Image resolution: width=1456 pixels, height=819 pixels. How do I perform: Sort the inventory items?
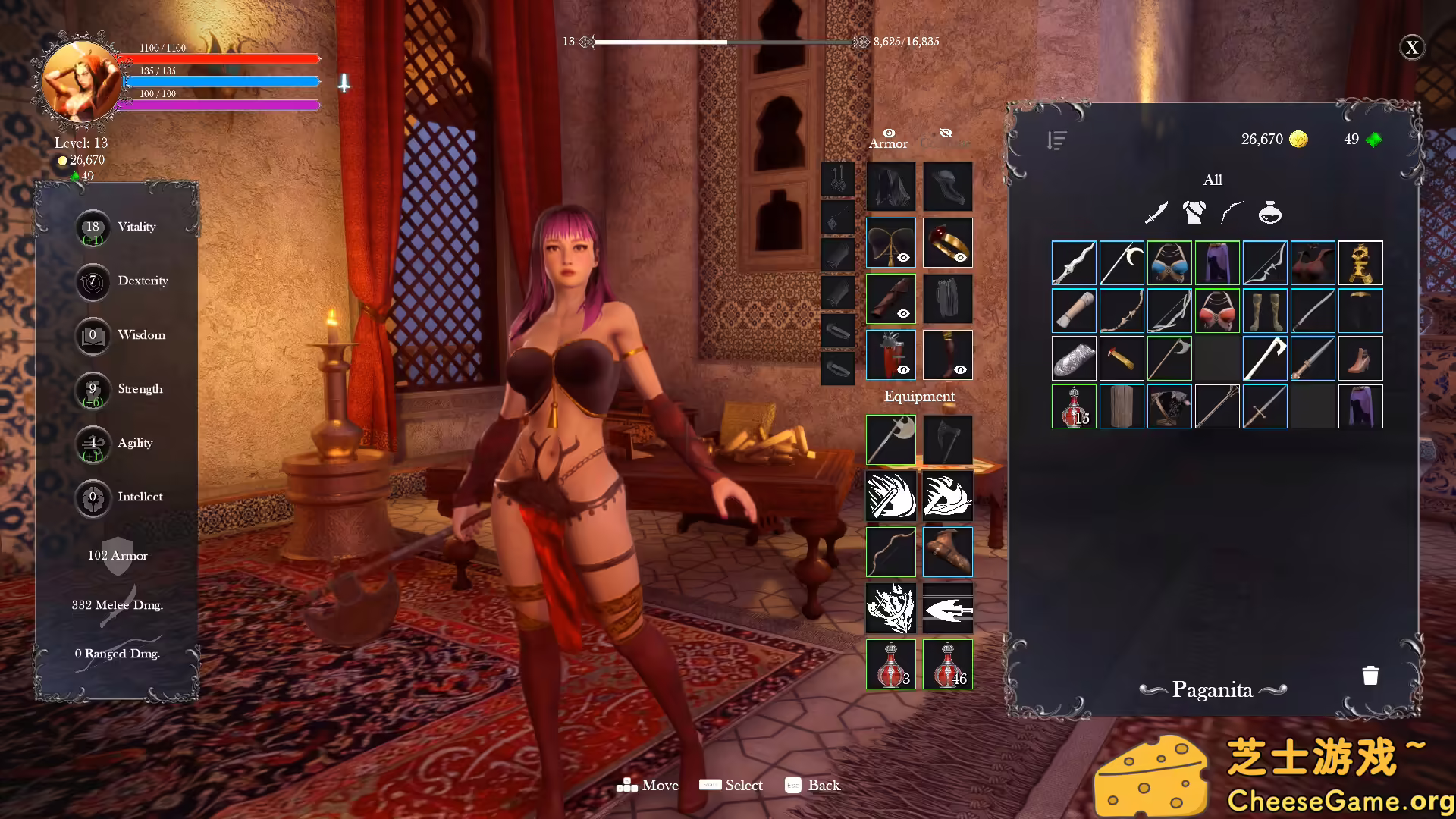click(1056, 140)
